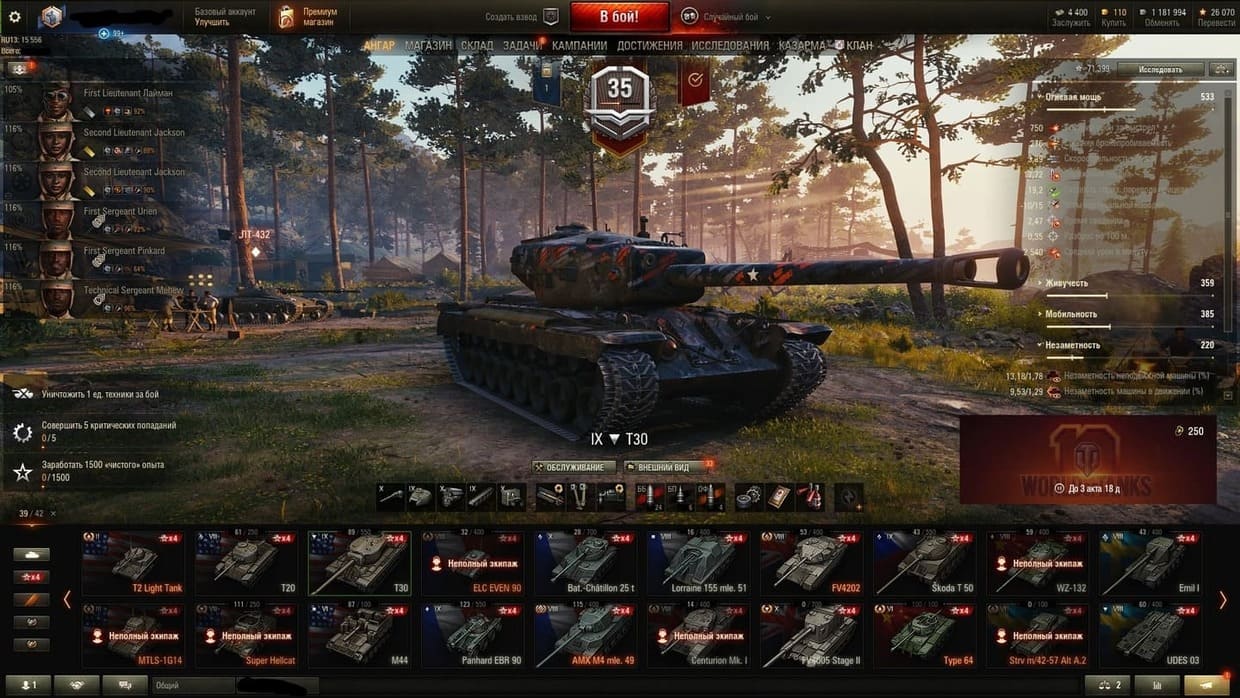Open the ДОСТИЖЕНИЯ tab
The image size is (1240, 698).
point(649,46)
